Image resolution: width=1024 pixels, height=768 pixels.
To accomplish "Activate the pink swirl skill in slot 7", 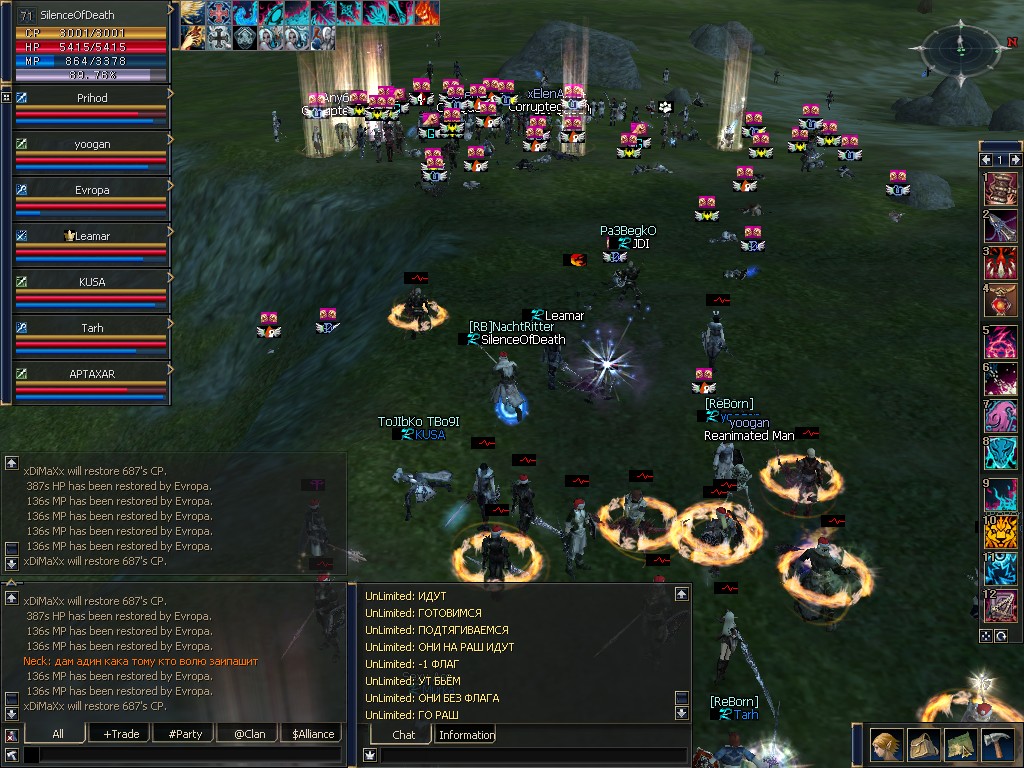I will pos(1001,414).
